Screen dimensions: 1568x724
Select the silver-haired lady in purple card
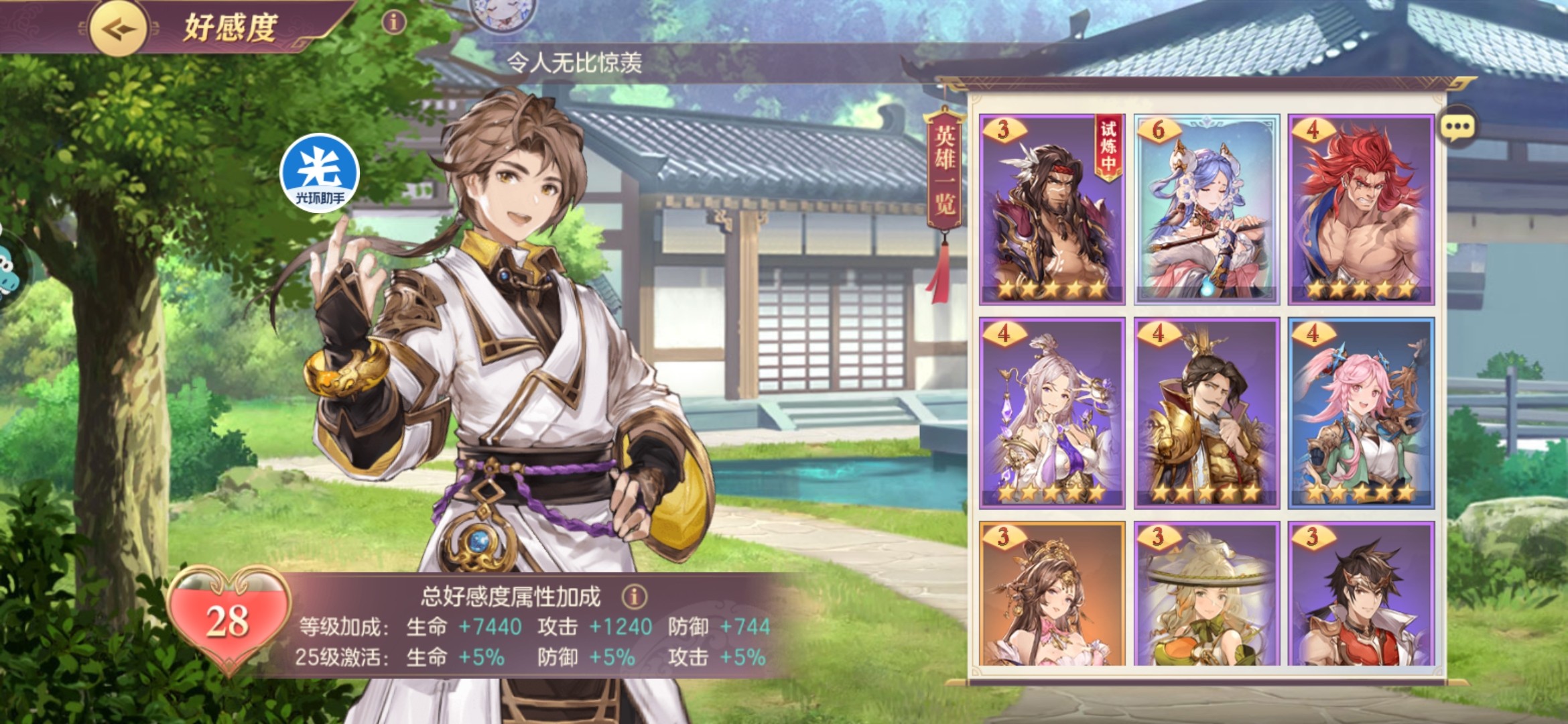tap(1051, 413)
